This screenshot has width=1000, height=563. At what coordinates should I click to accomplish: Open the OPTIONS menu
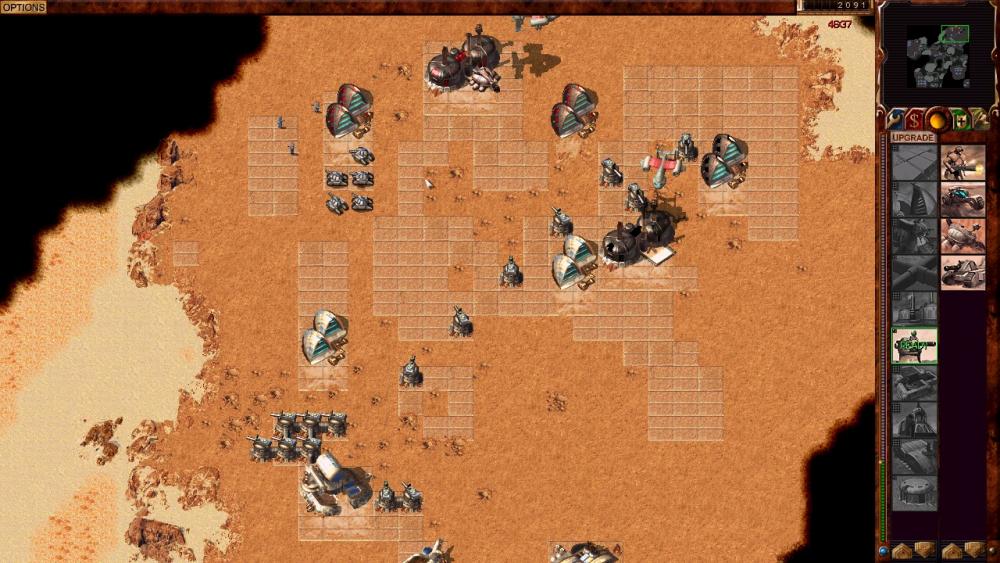point(23,7)
